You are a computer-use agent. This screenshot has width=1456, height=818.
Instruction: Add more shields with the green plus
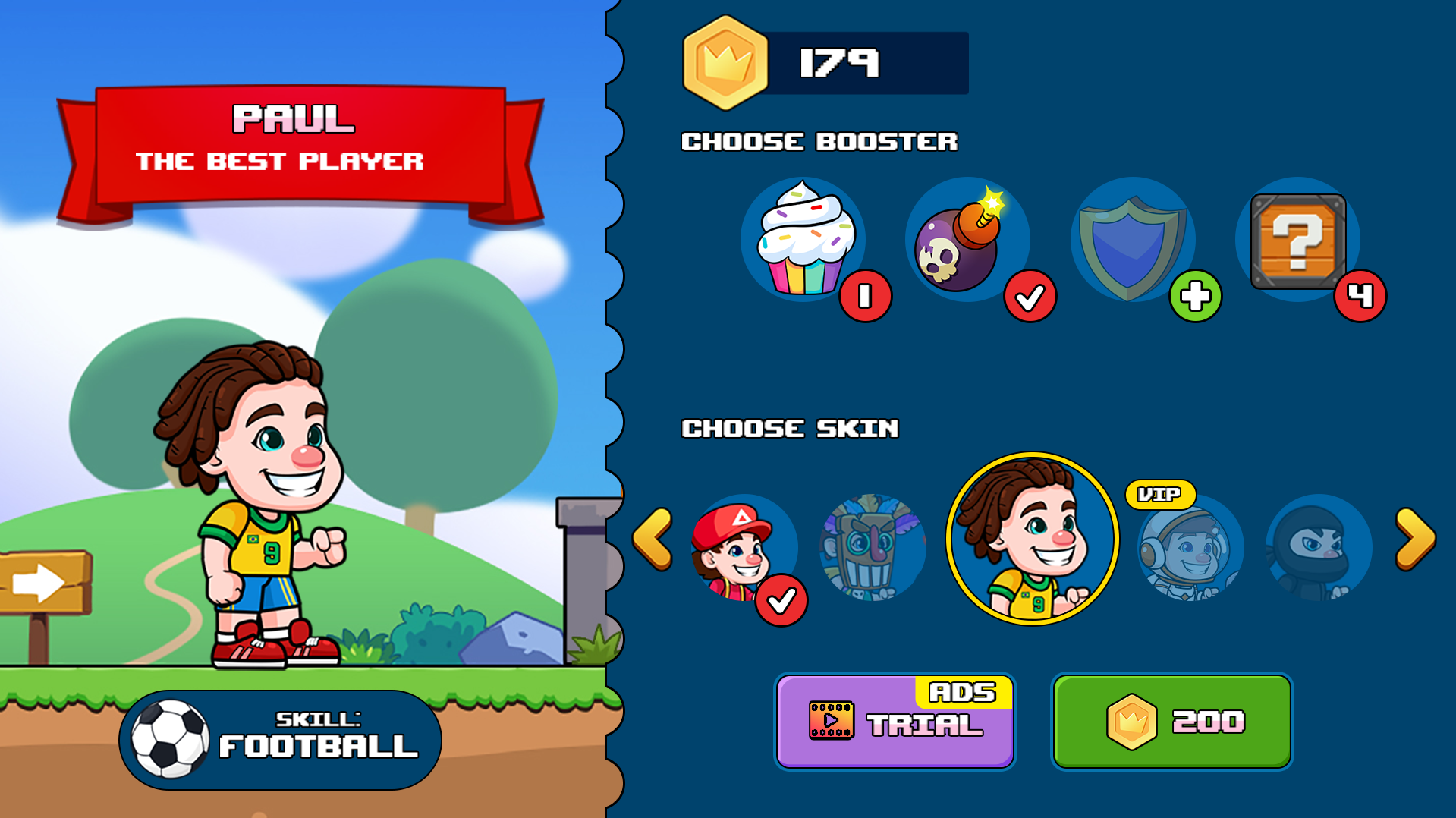[x=1195, y=296]
